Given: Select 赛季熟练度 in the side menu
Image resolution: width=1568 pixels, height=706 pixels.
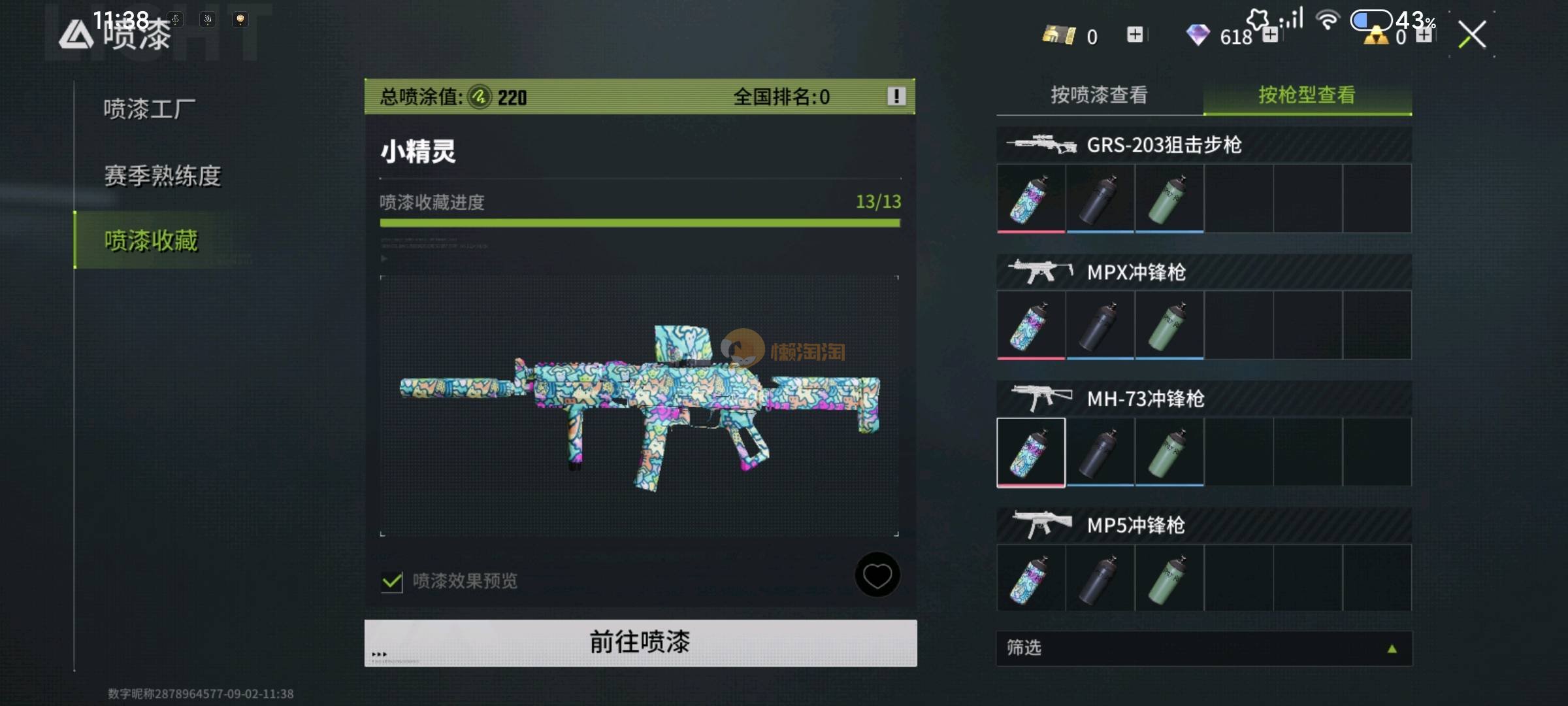Looking at the screenshot, I should coord(163,176).
